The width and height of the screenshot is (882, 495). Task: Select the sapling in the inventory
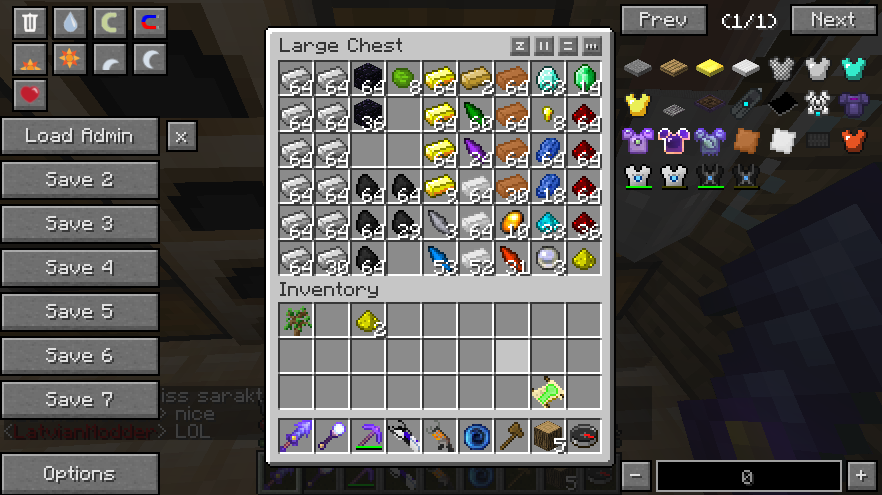pyautogui.click(x=295, y=321)
